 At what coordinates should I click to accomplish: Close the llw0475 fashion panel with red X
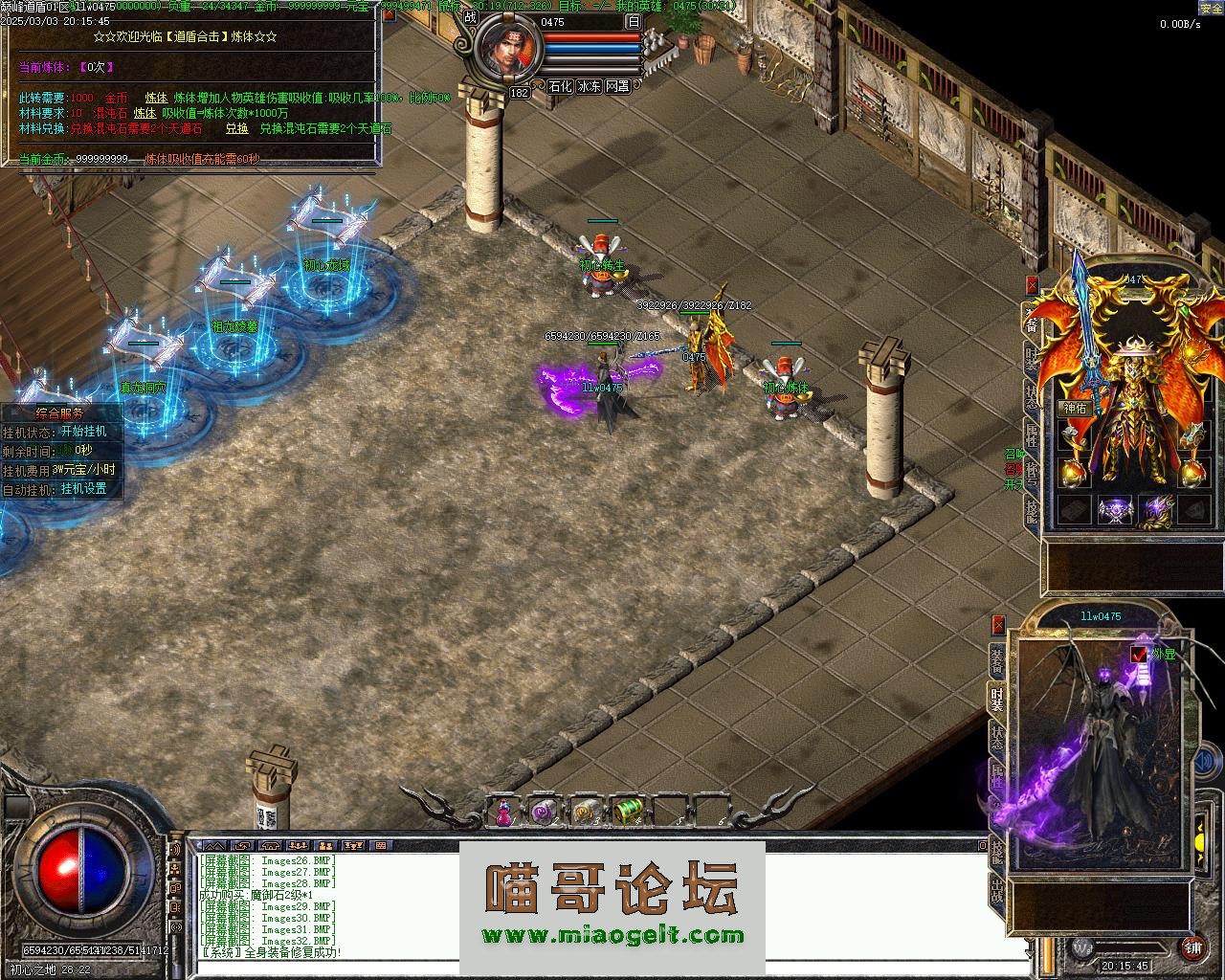pyautogui.click(x=998, y=625)
